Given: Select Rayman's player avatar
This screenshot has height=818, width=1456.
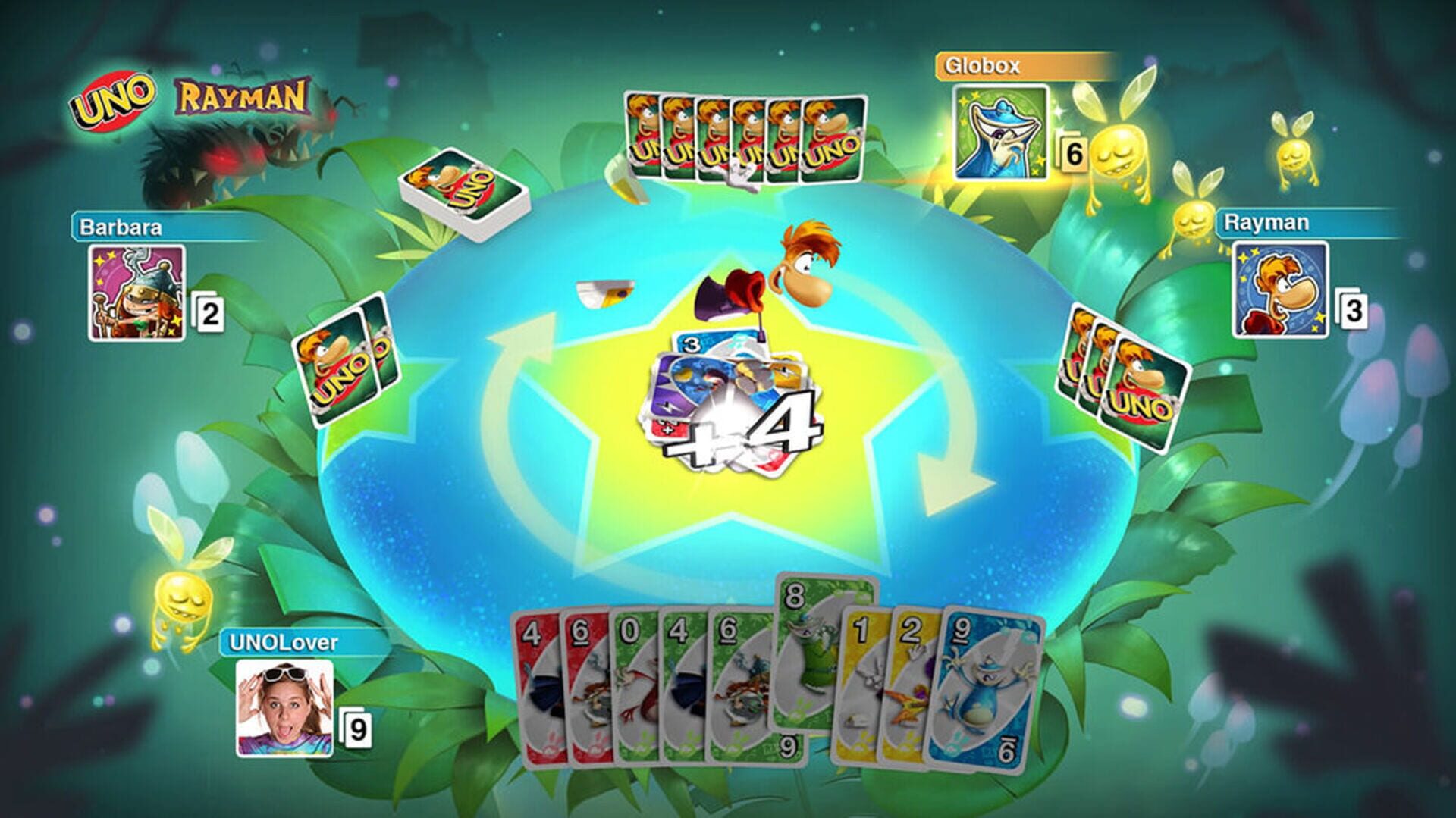Looking at the screenshot, I should click(x=1280, y=290).
